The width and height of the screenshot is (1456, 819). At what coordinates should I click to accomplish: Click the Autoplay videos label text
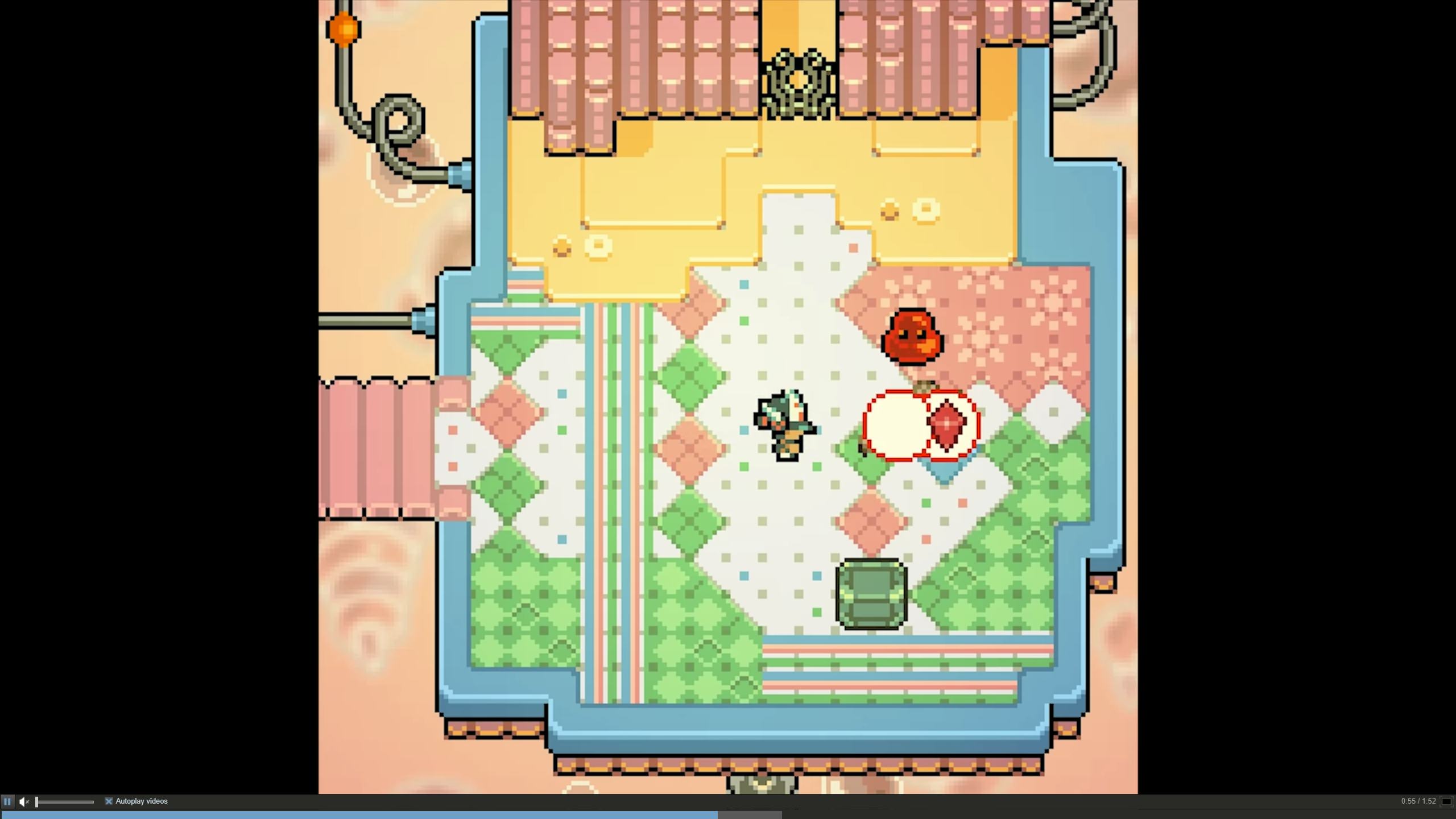tap(140, 801)
